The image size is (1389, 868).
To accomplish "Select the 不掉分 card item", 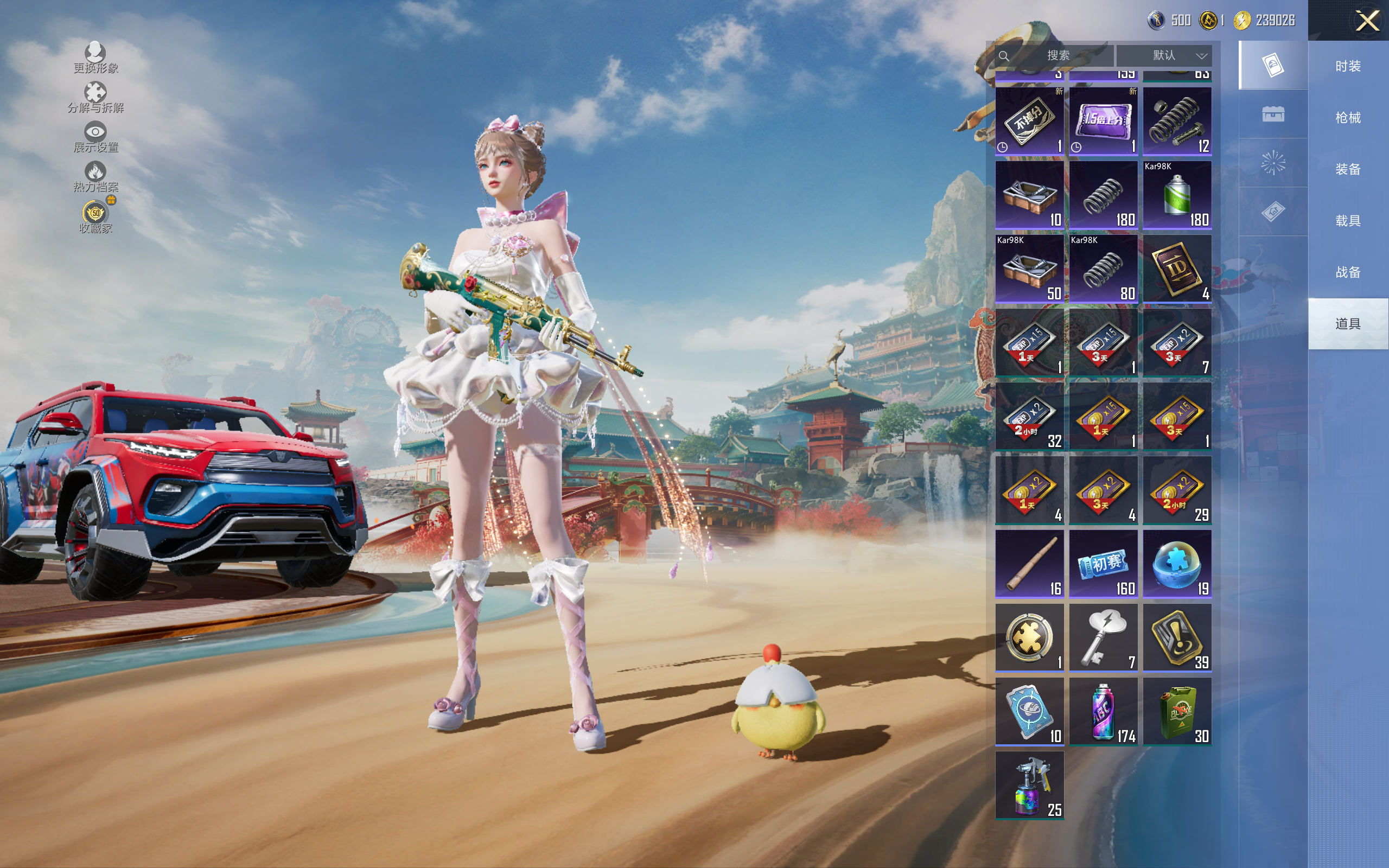I will pos(1029,120).
